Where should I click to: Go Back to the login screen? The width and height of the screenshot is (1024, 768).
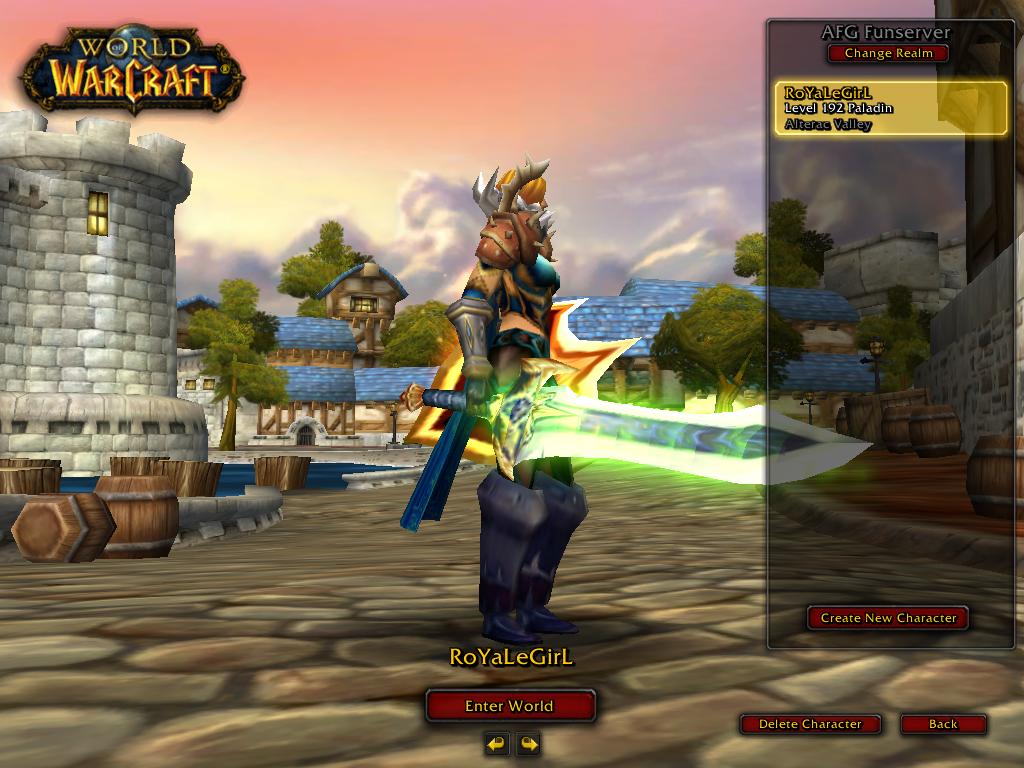click(x=943, y=724)
